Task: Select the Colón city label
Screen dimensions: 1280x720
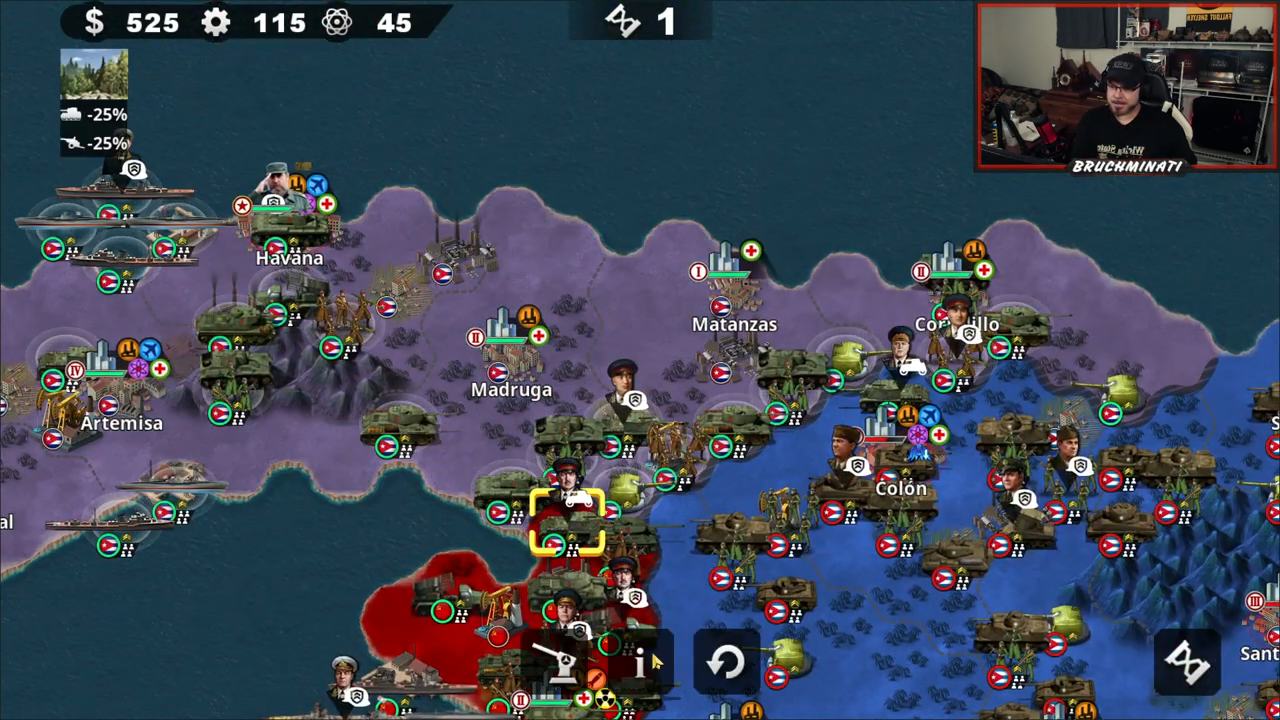Action: [x=901, y=488]
